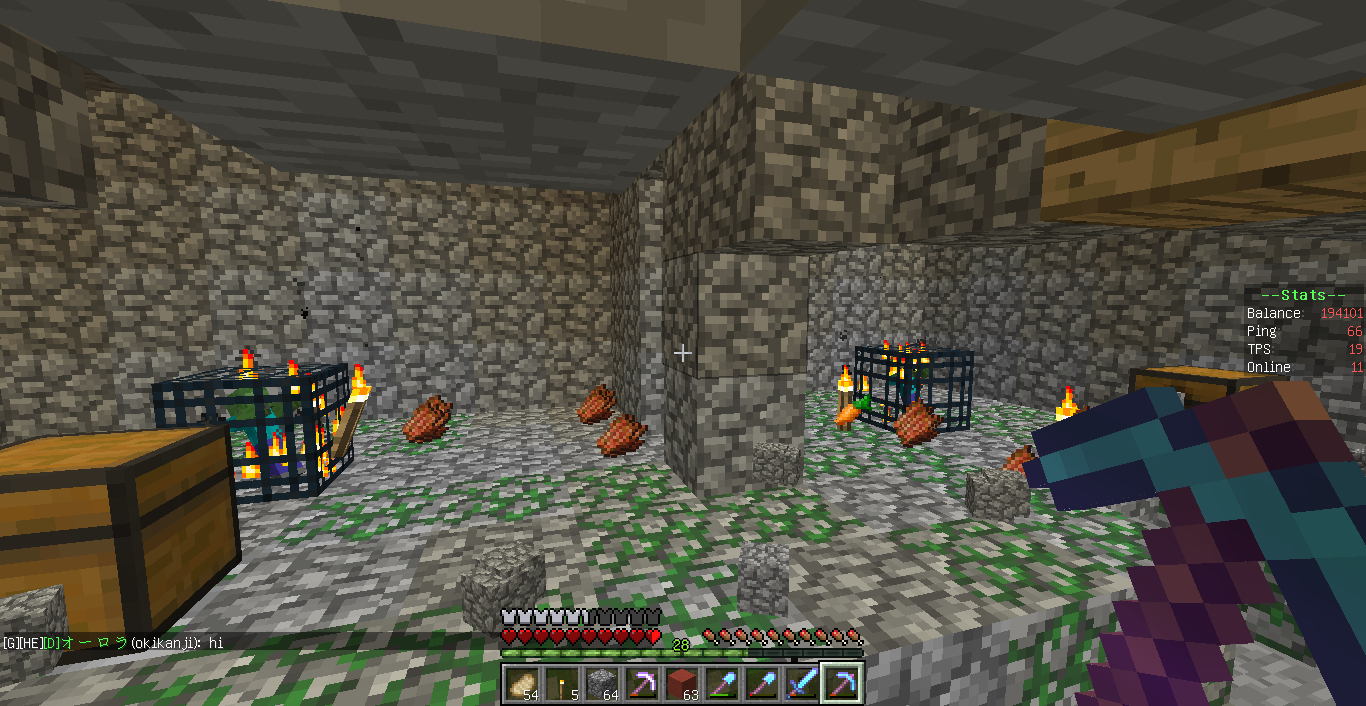1366x706 pixels.
Task: Pick the unselected pickaxe beside the cobblestone
Action: (642, 683)
